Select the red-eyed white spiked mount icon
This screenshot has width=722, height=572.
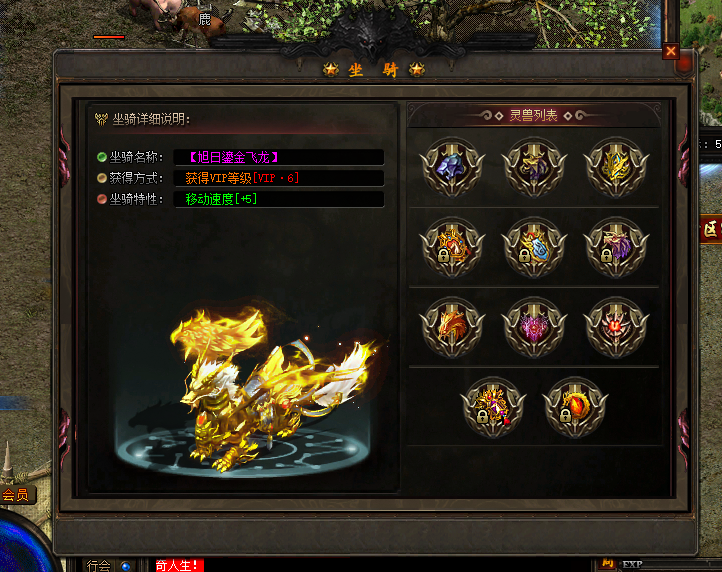(x=615, y=327)
